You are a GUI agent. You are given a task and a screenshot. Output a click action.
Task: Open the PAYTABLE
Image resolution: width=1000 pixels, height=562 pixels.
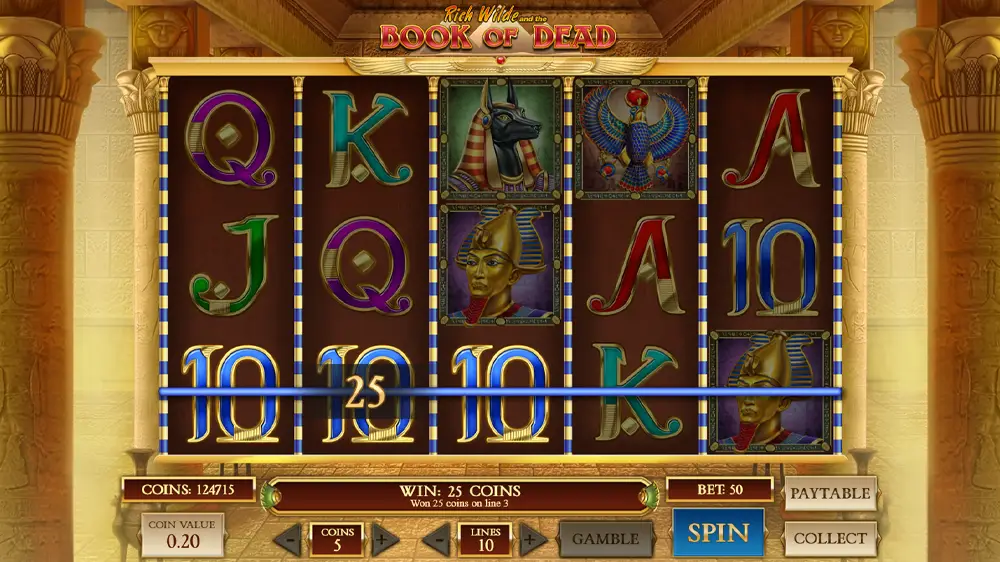click(830, 493)
